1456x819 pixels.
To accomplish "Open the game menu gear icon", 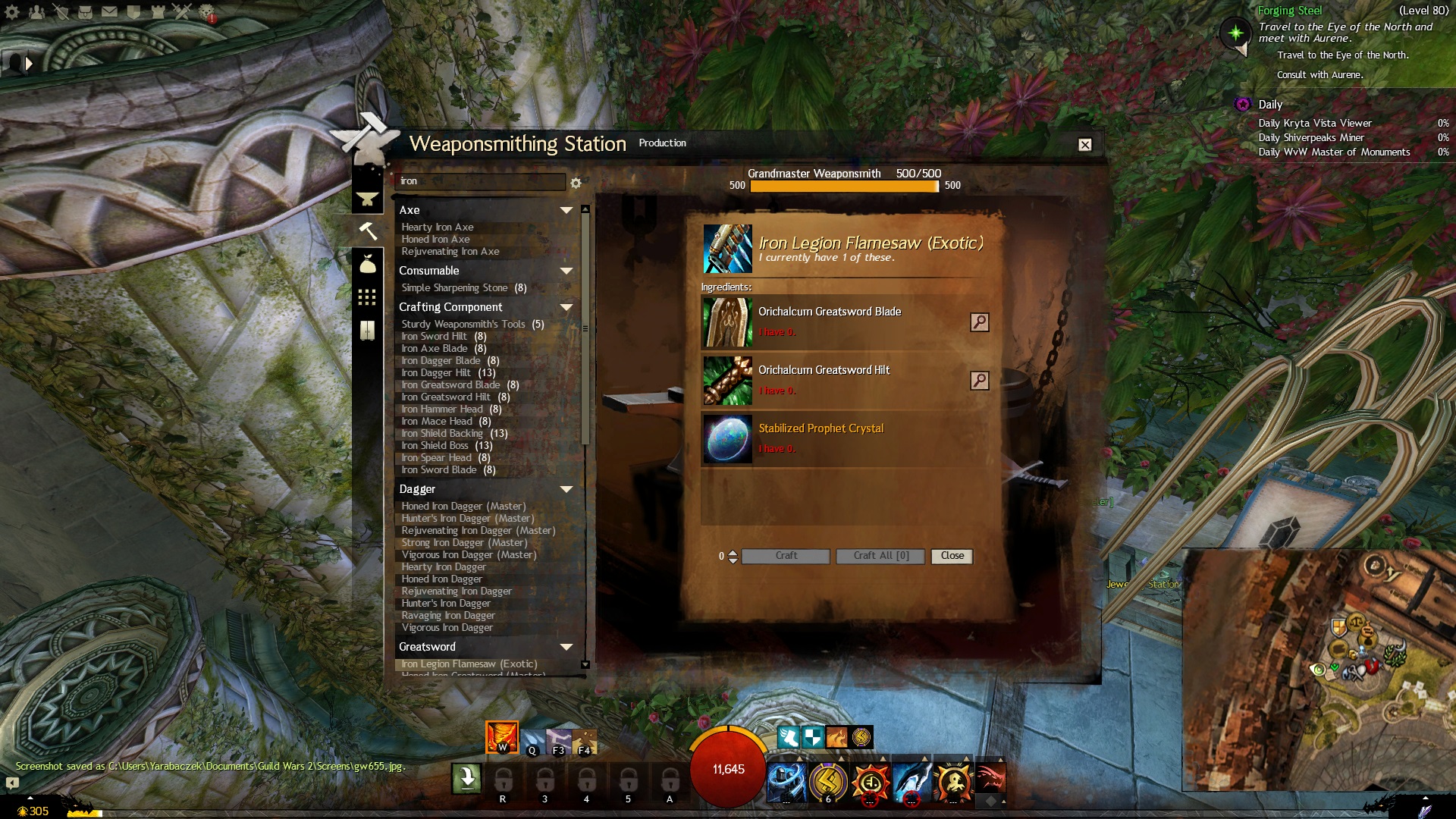I will point(13,12).
